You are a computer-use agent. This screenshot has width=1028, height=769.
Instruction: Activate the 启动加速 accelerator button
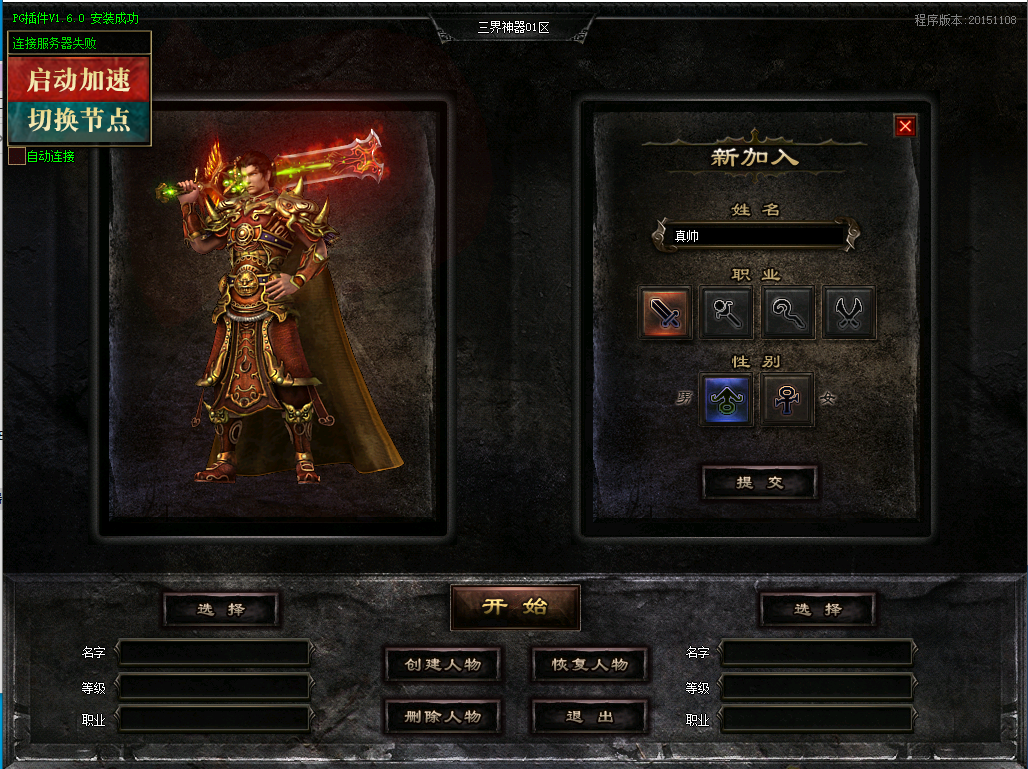click(x=79, y=79)
